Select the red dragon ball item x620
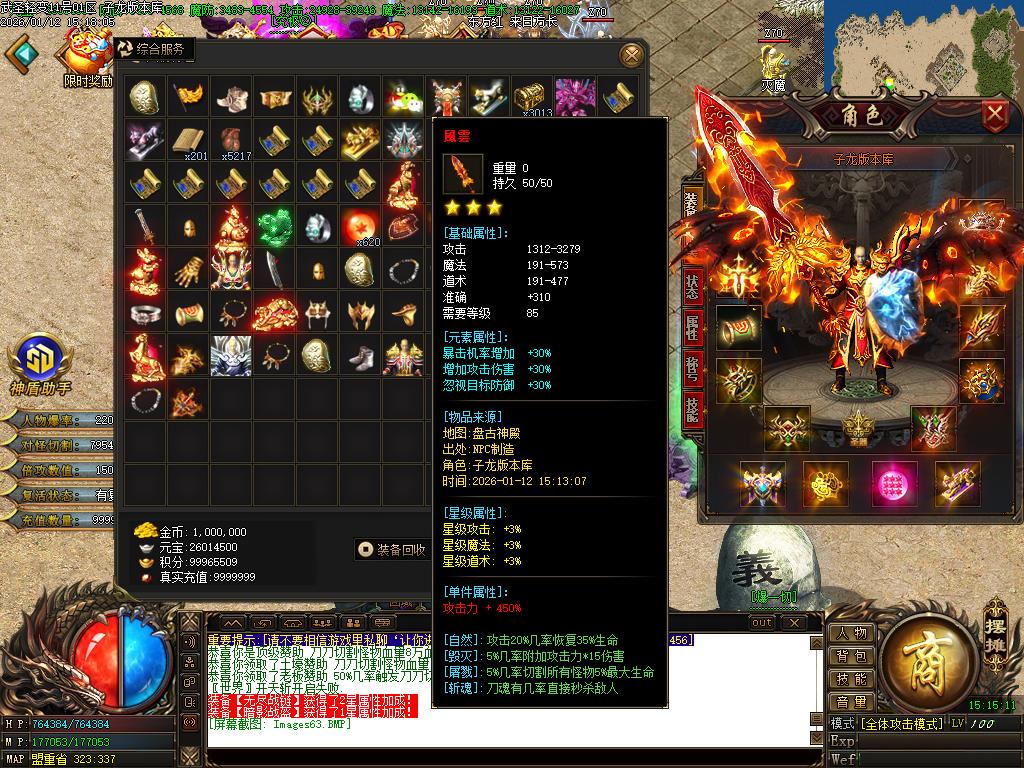This screenshot has width=1024, height=768. tap(360, 227)
